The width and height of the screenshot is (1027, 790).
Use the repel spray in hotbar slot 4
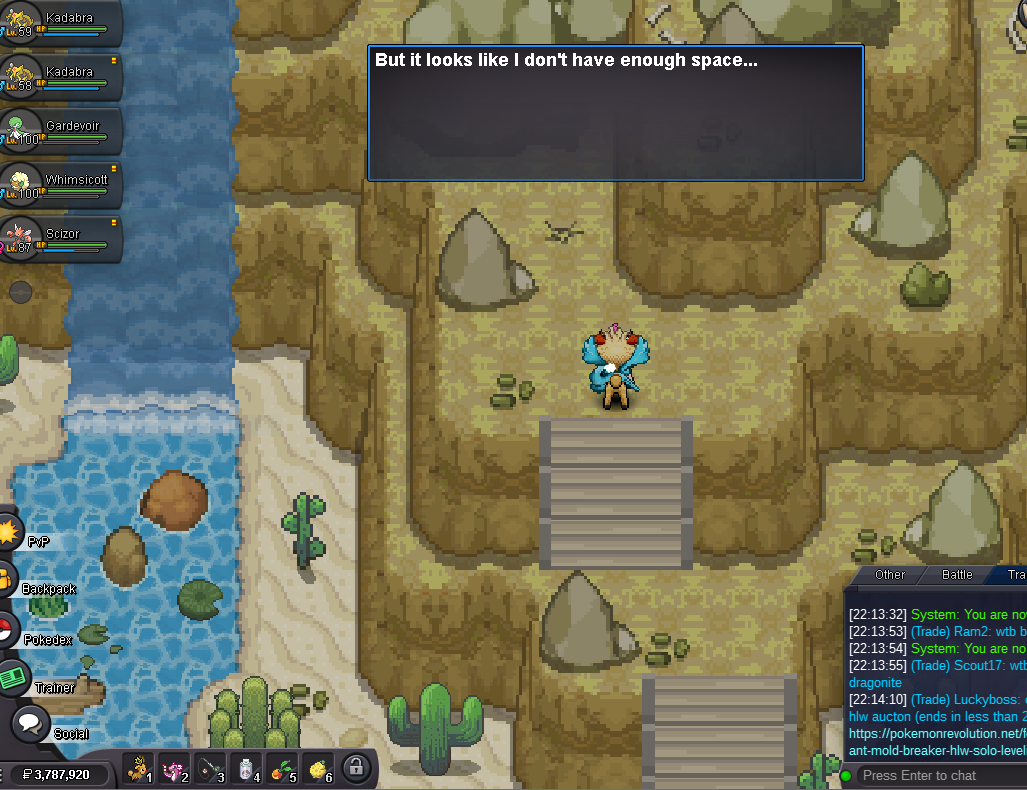[x=245, y=768]
